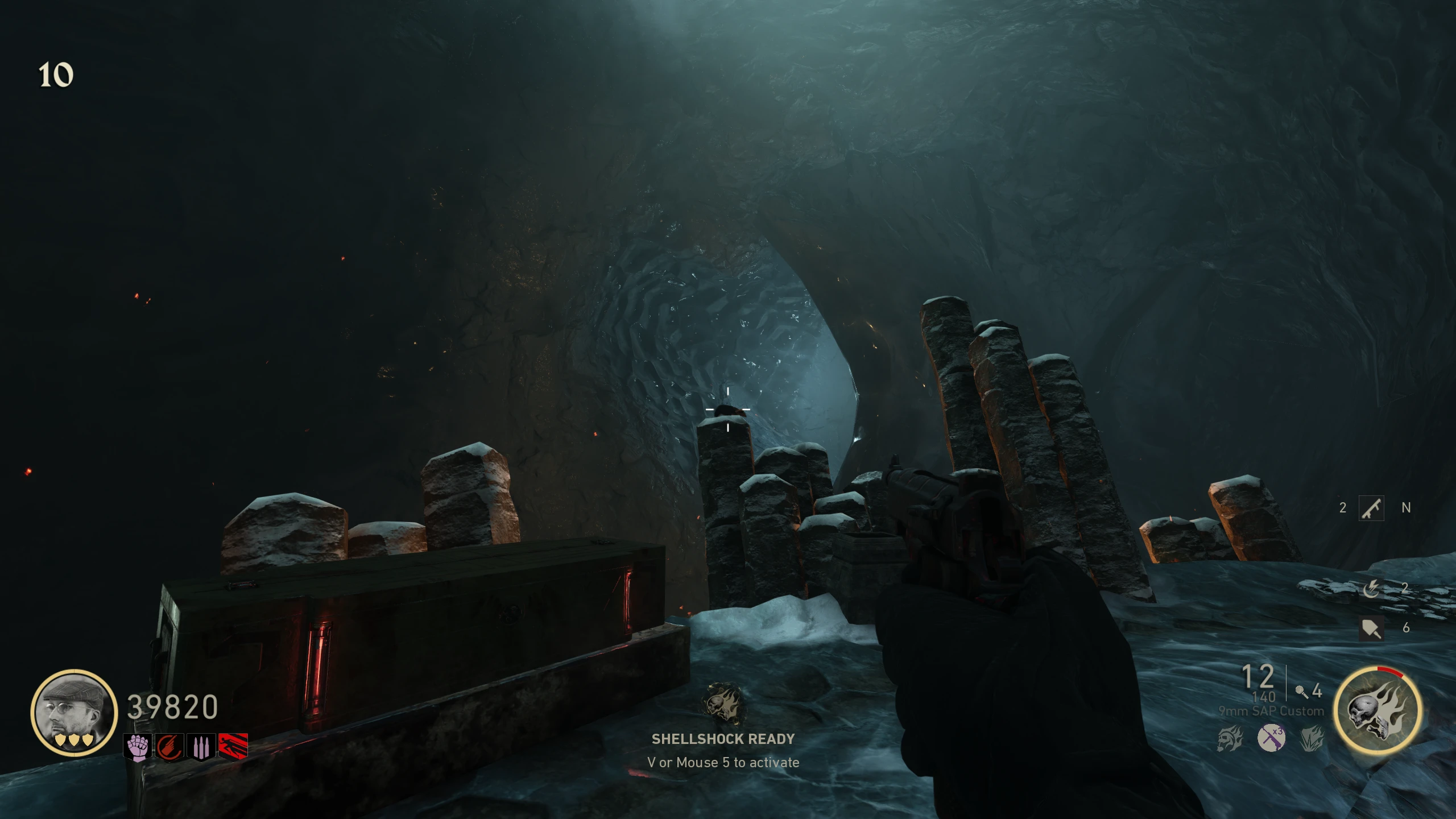Image resolution: width=1456 pixels, height=819 pixels.
Task: Click the shovel item icon
Action: (x=1371, y=628)
